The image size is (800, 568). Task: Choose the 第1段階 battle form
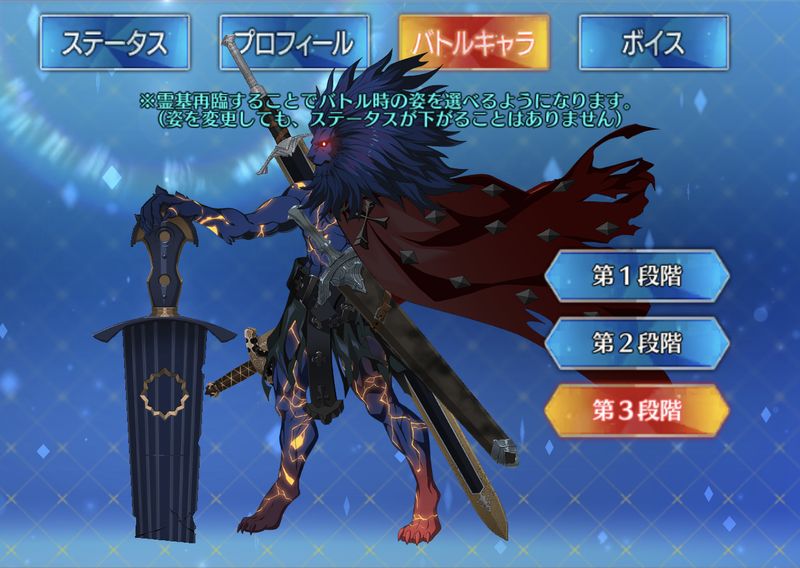[x=637, y=277]
